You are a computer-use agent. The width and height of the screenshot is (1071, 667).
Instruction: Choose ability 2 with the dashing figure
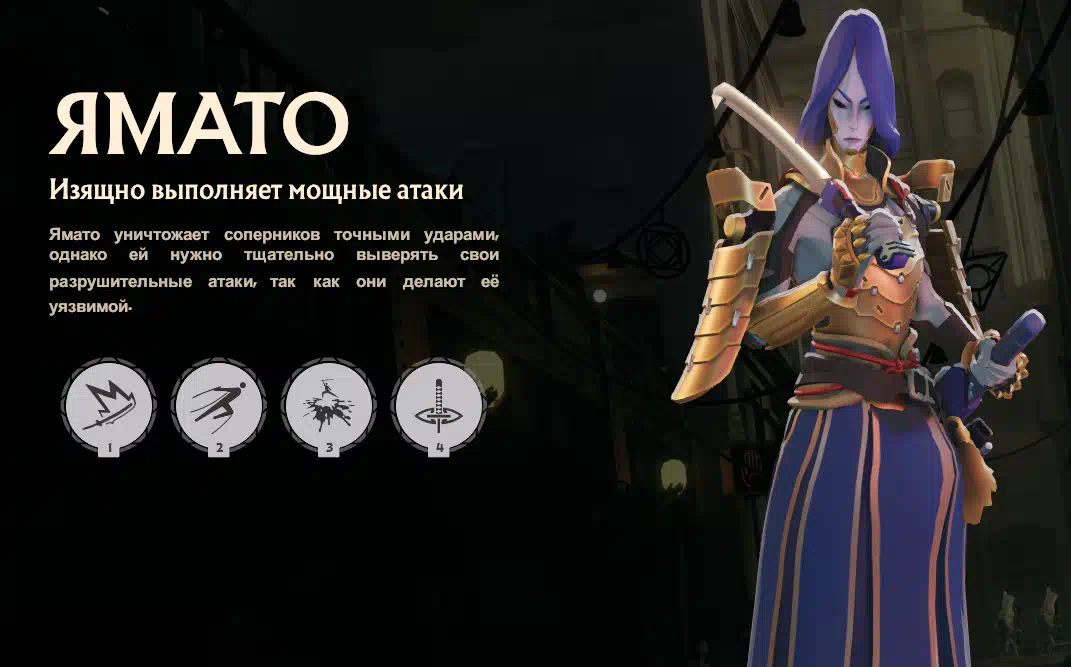click(219, 406)
